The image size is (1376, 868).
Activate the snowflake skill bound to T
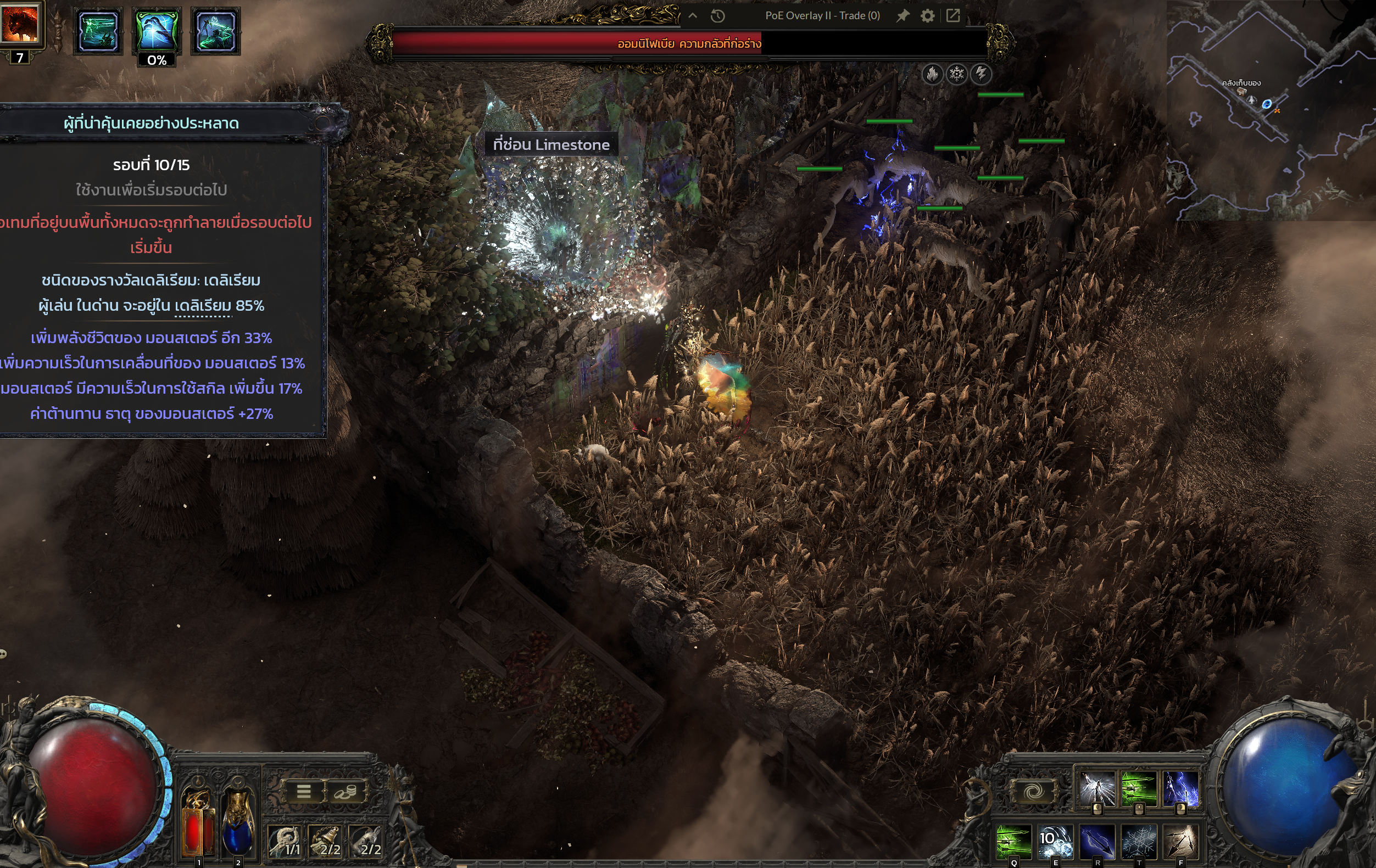[1139, 841]
